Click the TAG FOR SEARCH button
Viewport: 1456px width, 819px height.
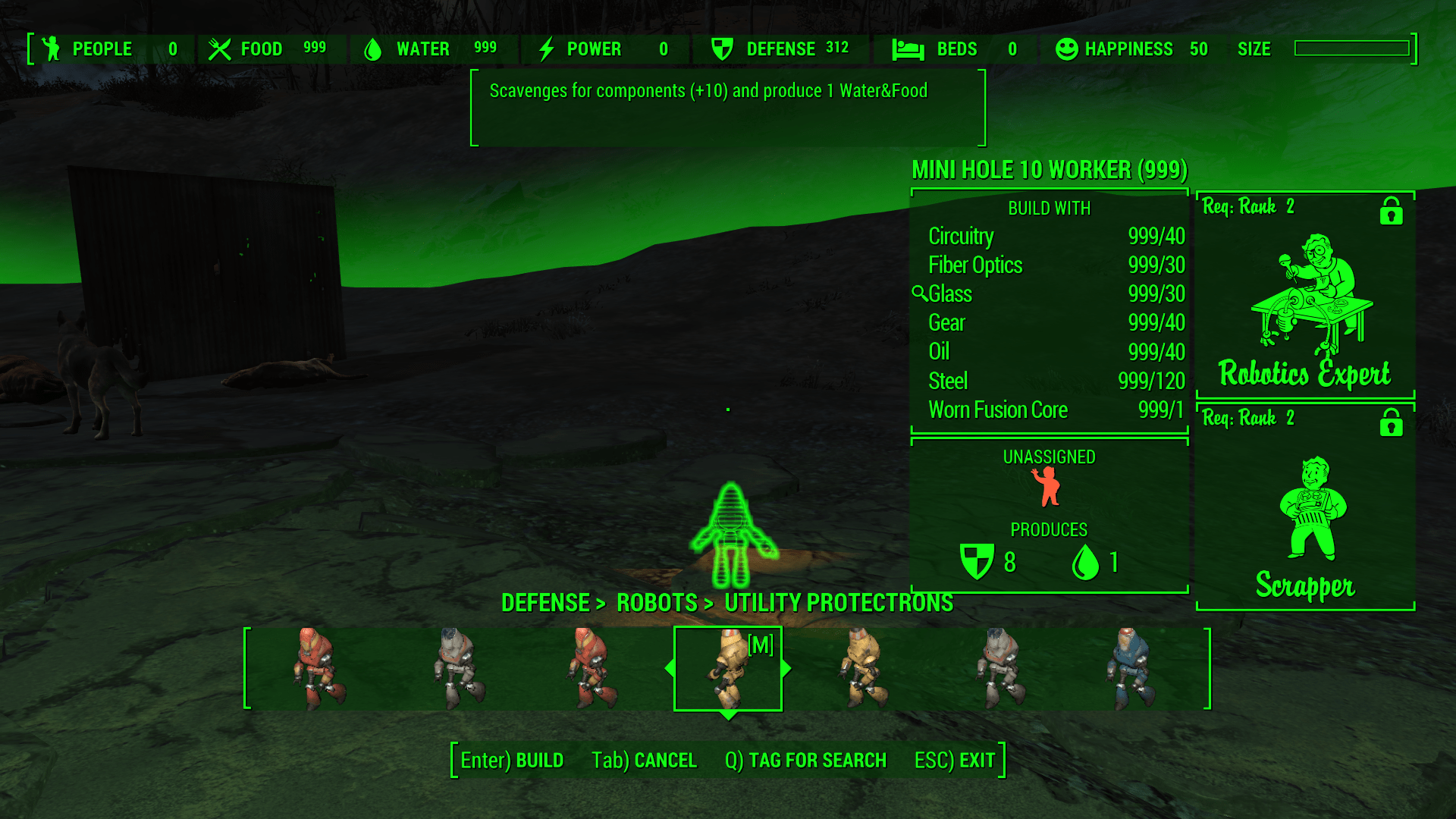805,761
